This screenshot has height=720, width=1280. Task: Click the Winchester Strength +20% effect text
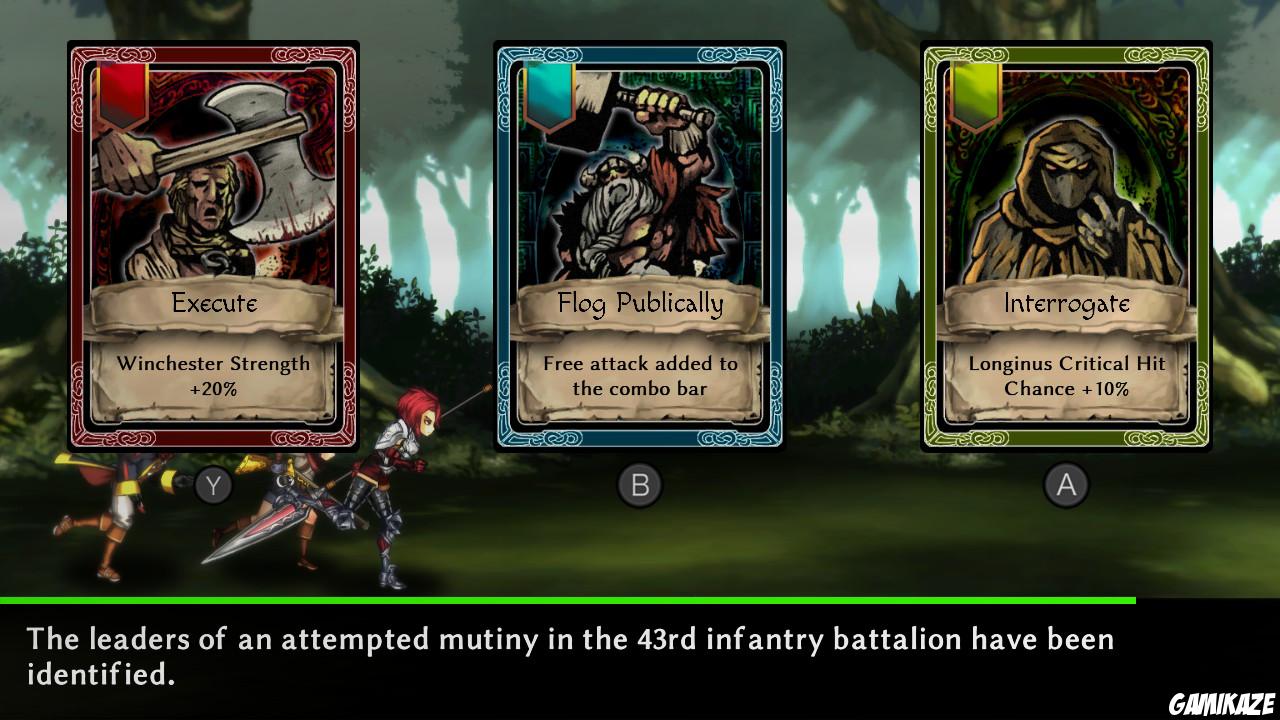pos(213,375)
